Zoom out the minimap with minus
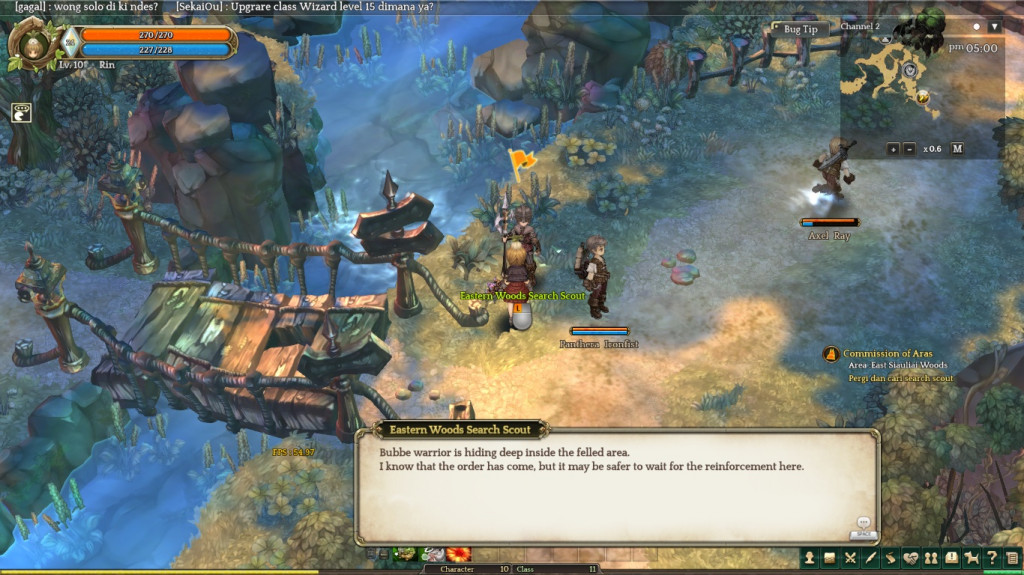 tap(909, 149)
